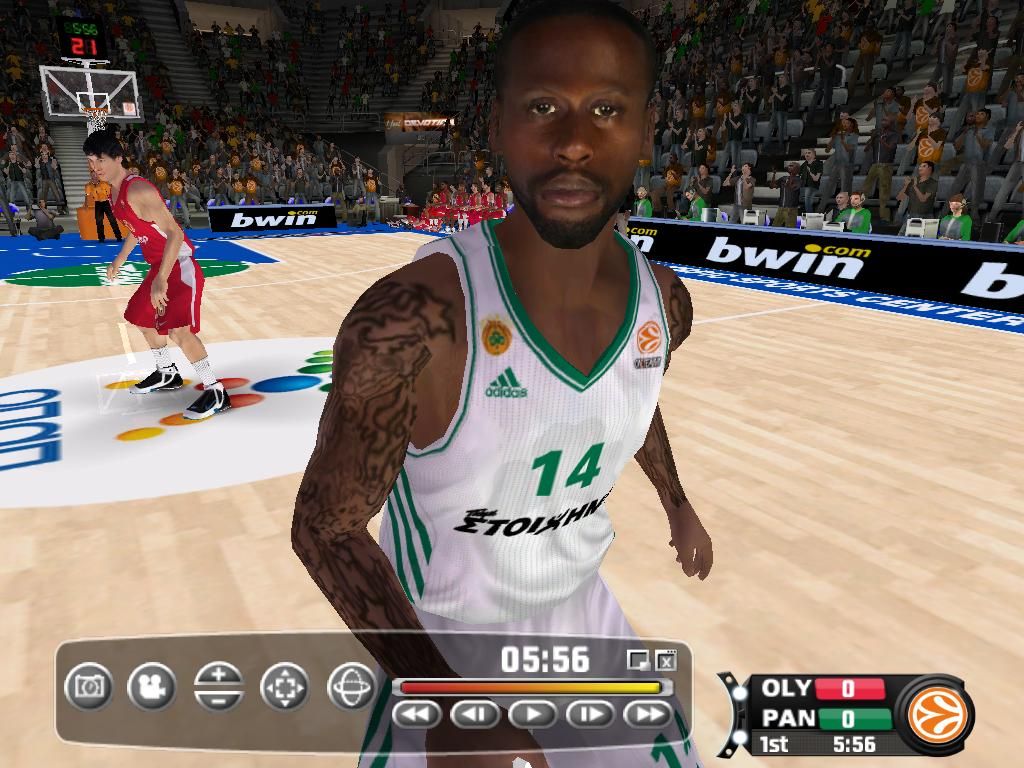Click the video camera record icon
Image resolution: width=1024 pixels, height=768 pixels.
[x=152, y=687]
